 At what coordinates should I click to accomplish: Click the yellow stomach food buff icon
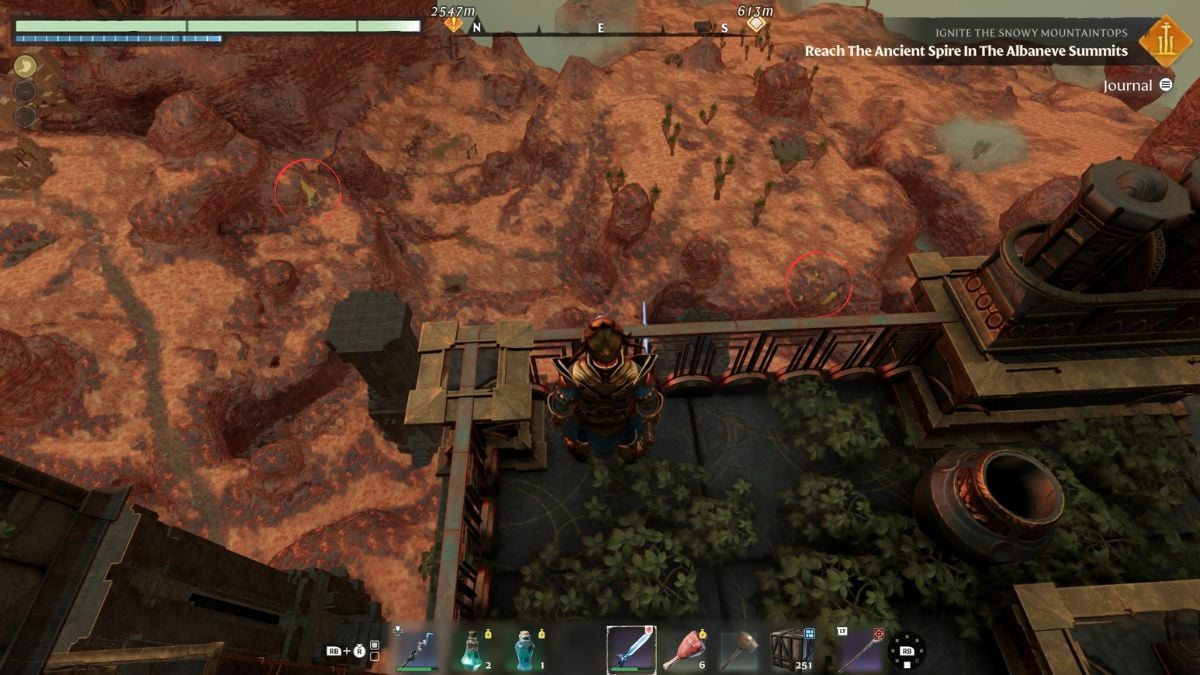point(26,67)
